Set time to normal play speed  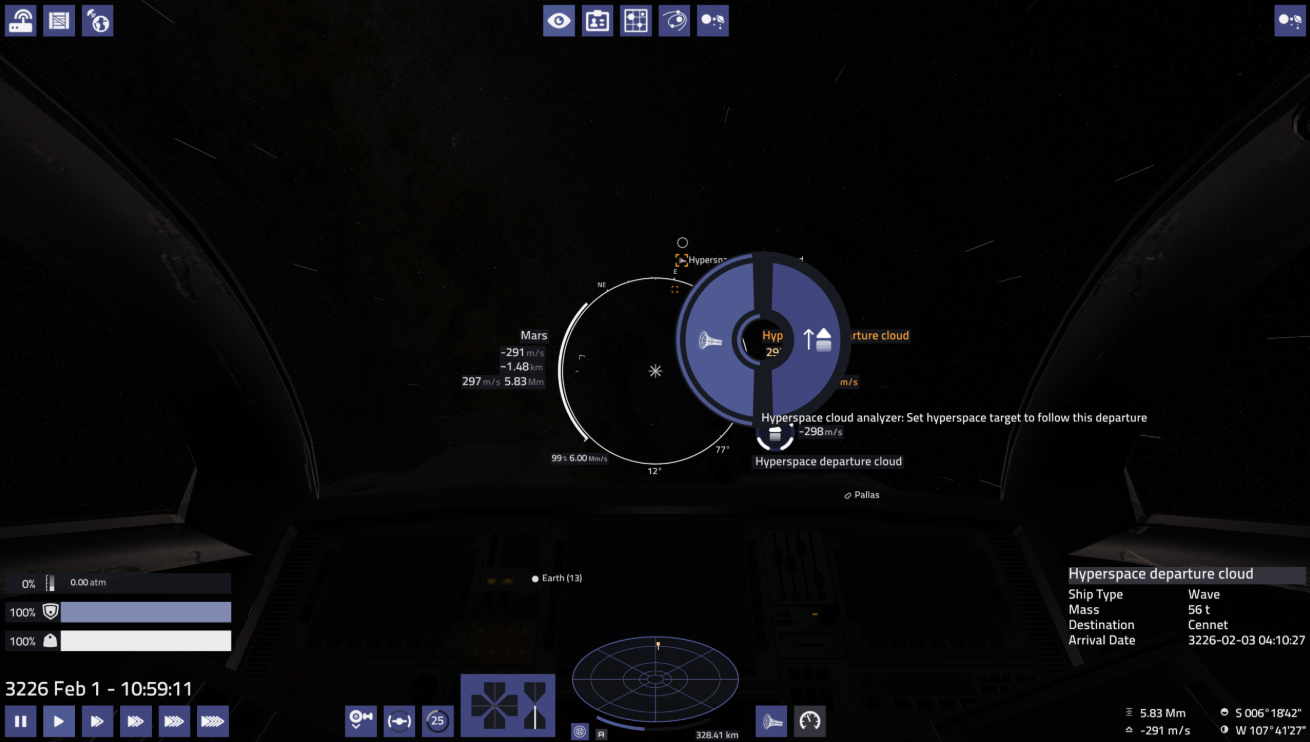[x=59, y=720]
